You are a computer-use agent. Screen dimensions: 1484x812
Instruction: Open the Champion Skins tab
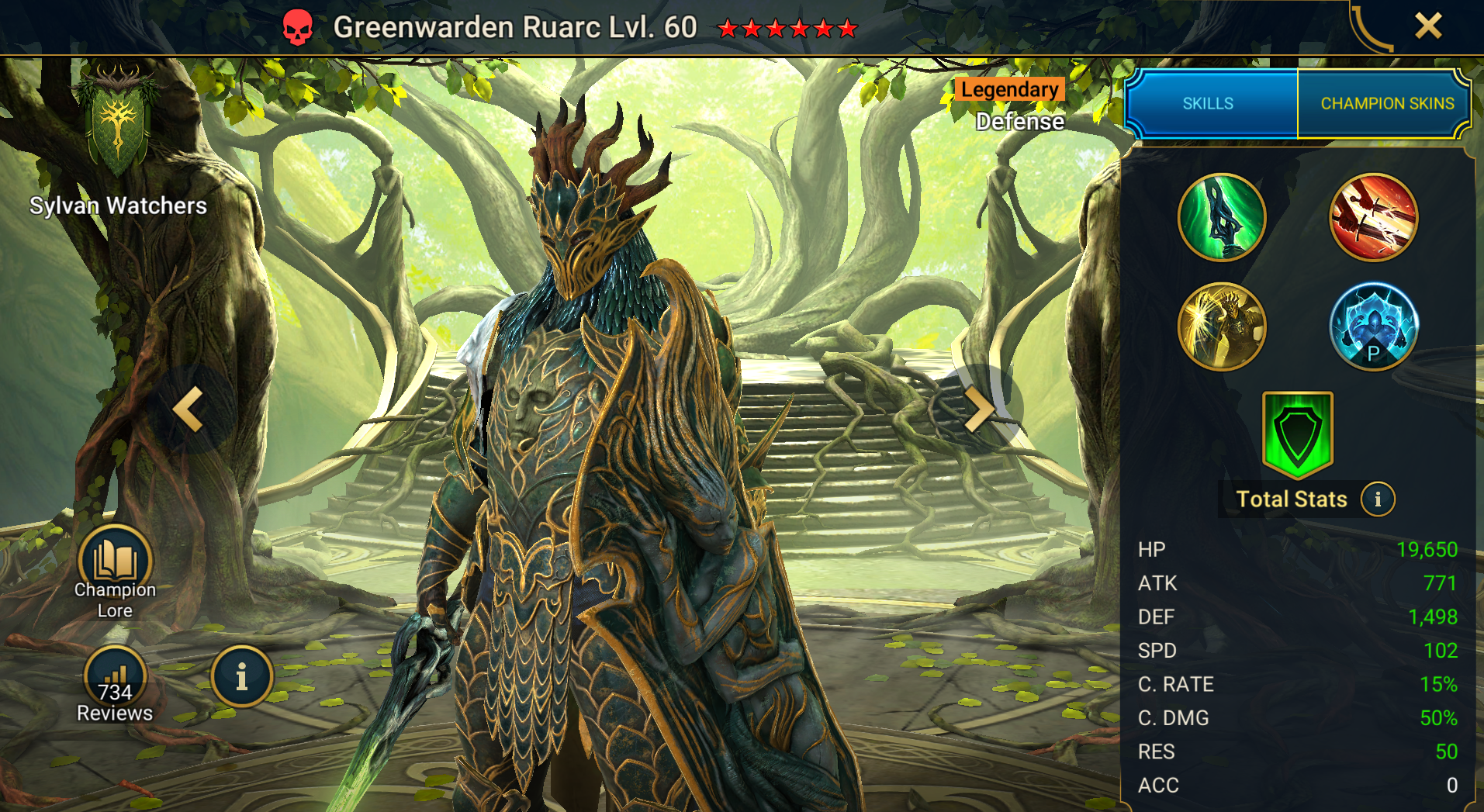1387,103
